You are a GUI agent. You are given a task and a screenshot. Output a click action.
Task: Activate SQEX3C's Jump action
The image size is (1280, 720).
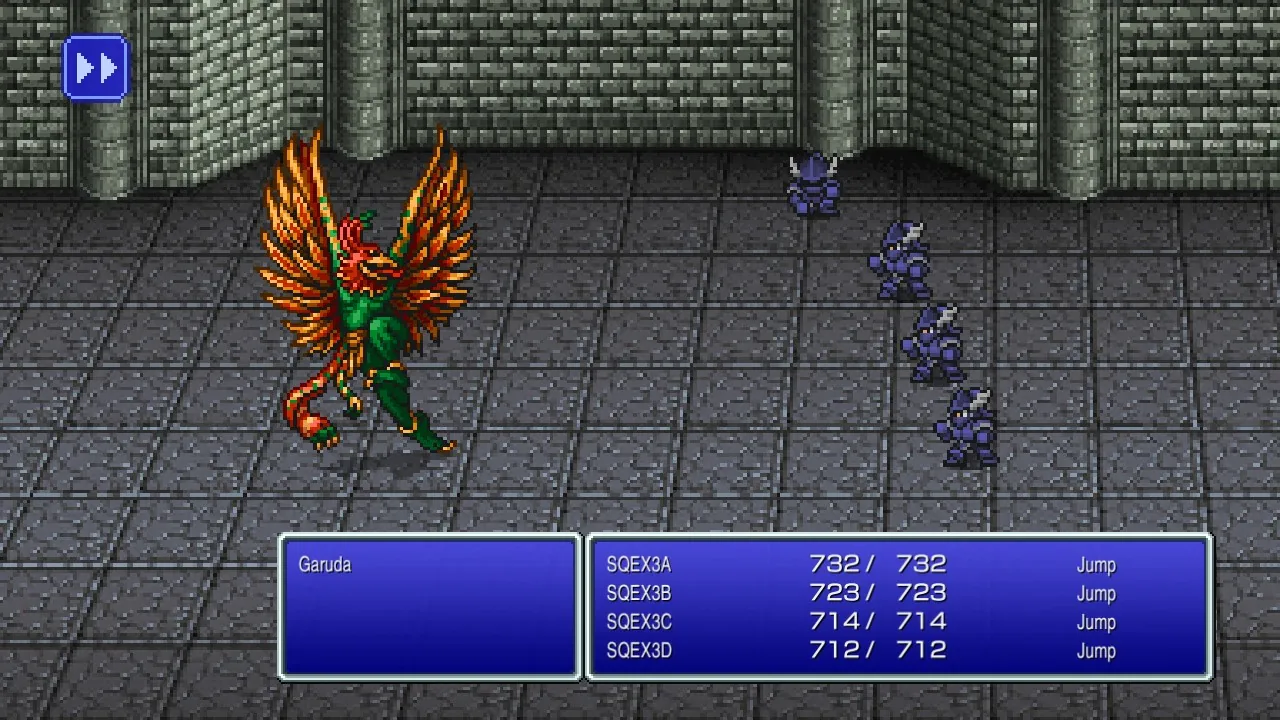coord(1096,621)
